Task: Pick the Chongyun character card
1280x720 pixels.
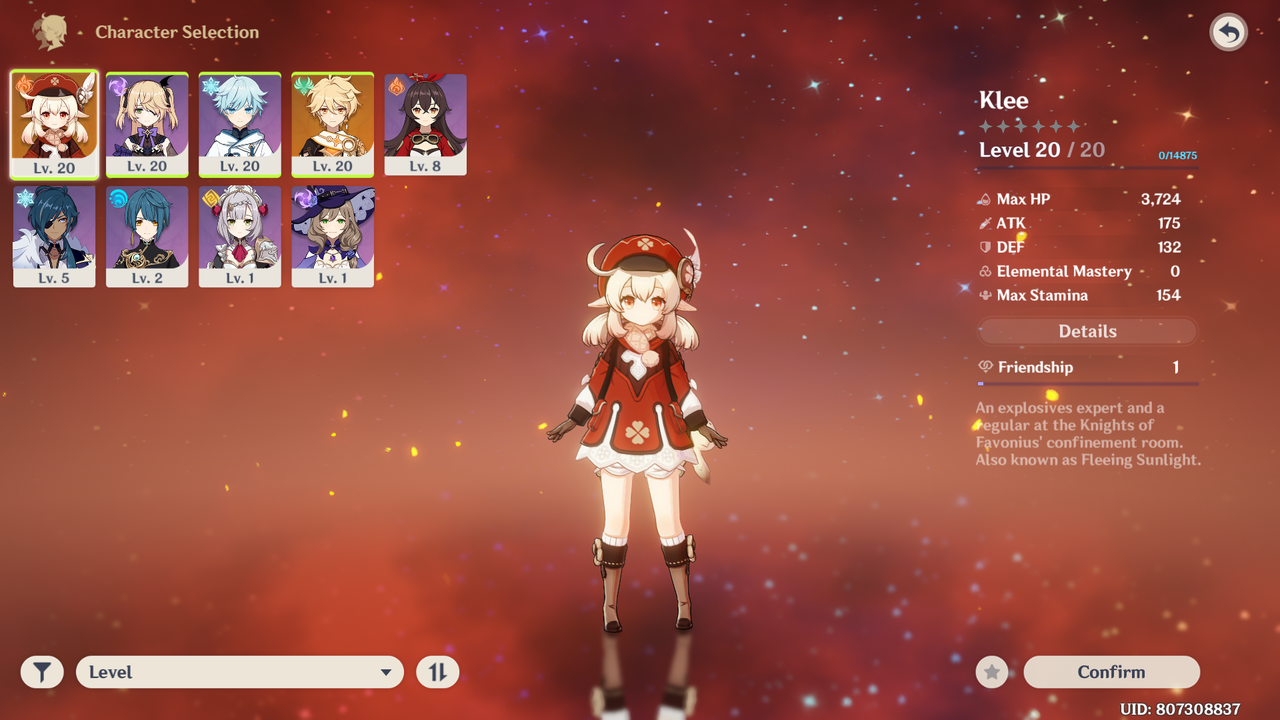Action: [x=240, y=124]
